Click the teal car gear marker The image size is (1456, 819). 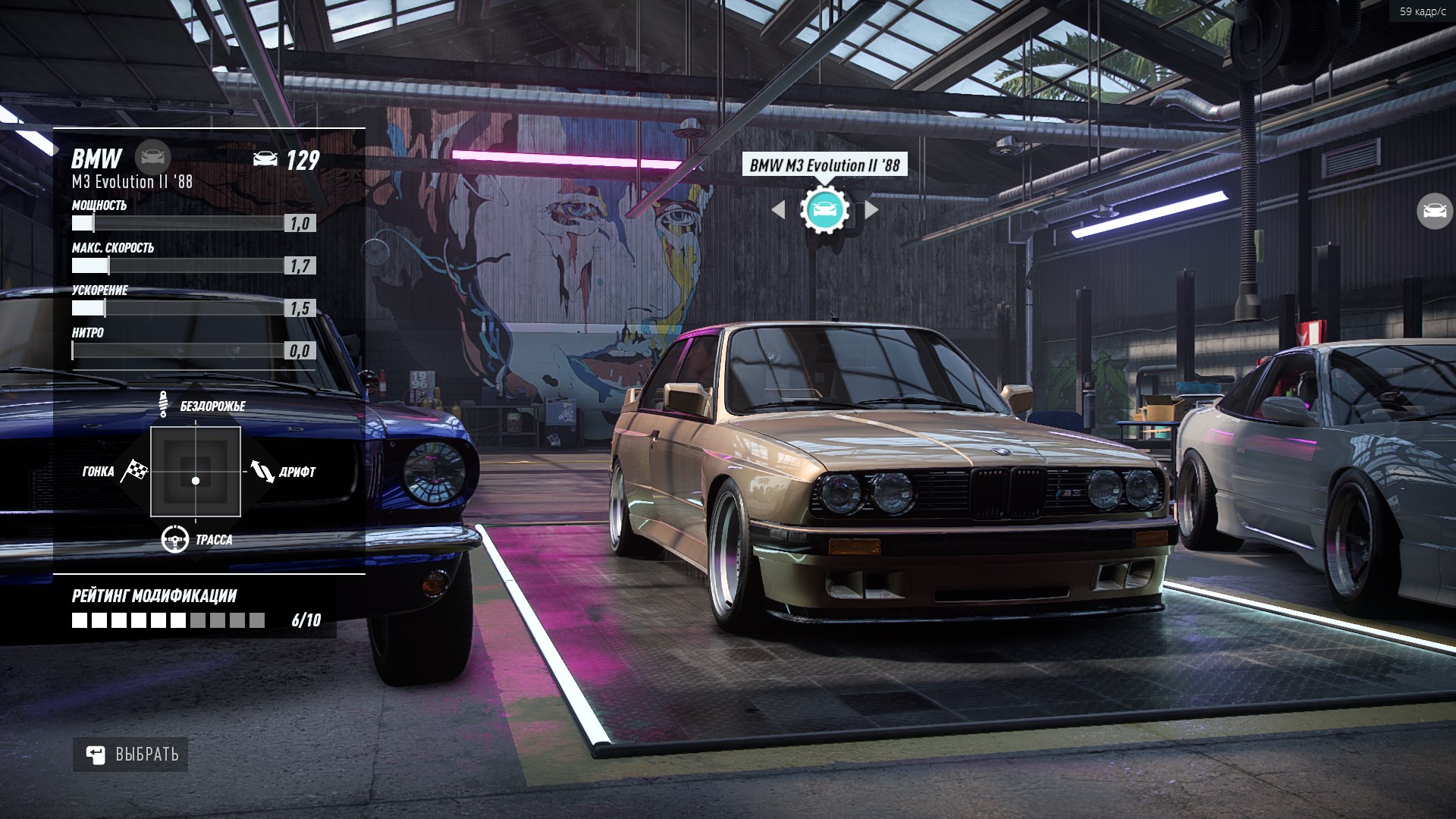tap(824, 210)
